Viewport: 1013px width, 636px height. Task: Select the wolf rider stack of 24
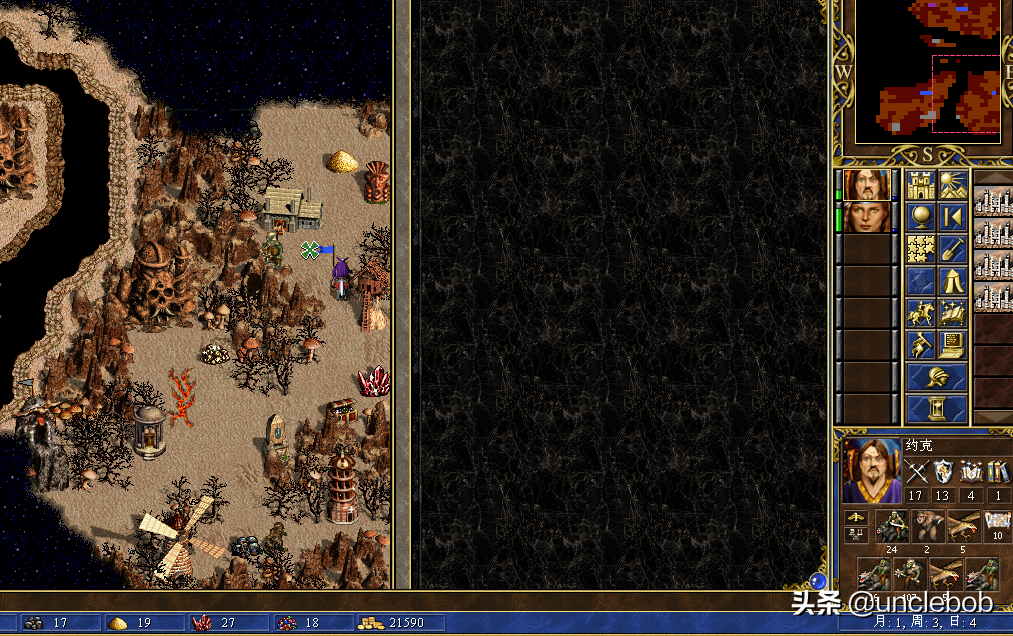point(892,525)
